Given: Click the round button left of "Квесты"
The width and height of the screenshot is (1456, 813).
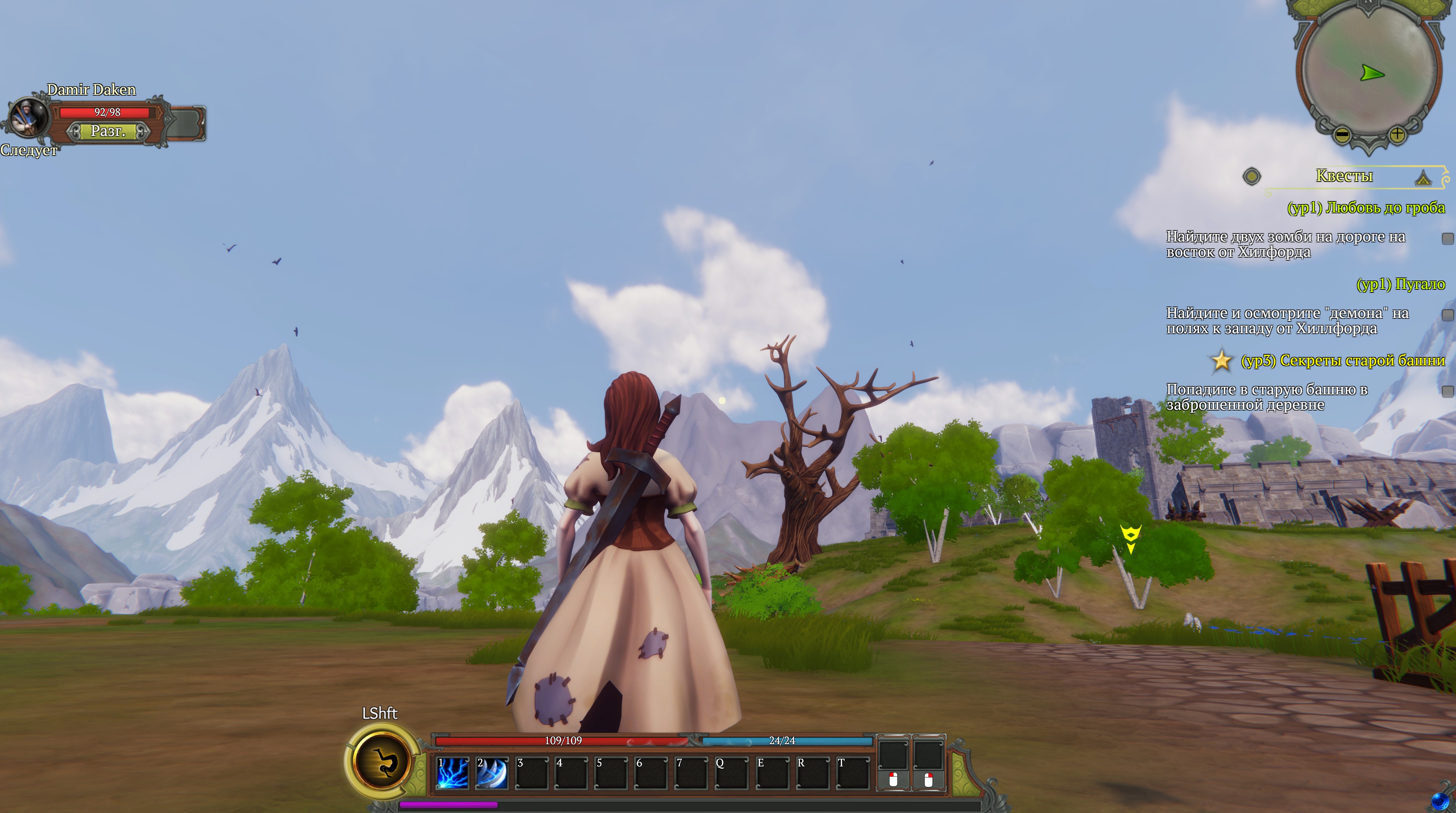Looking at the screenshot, I should coord(1251,177).
